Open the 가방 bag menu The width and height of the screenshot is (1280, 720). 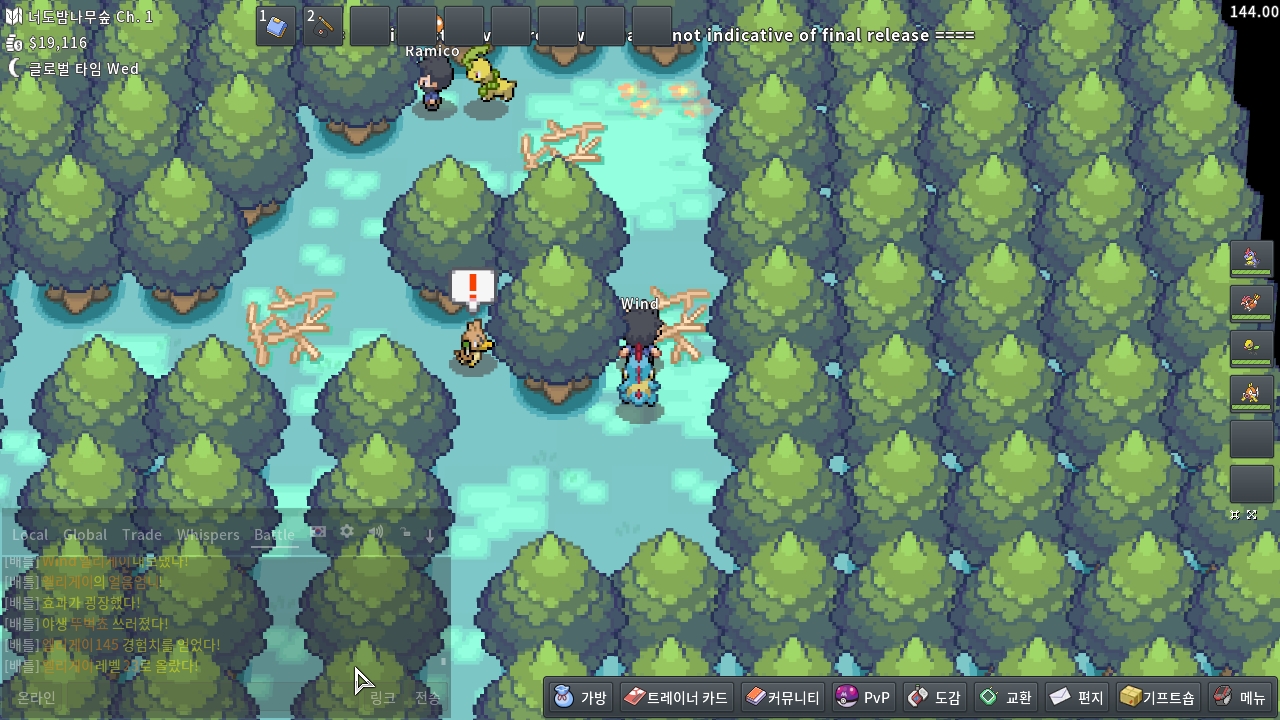click(x=581, y=697)
